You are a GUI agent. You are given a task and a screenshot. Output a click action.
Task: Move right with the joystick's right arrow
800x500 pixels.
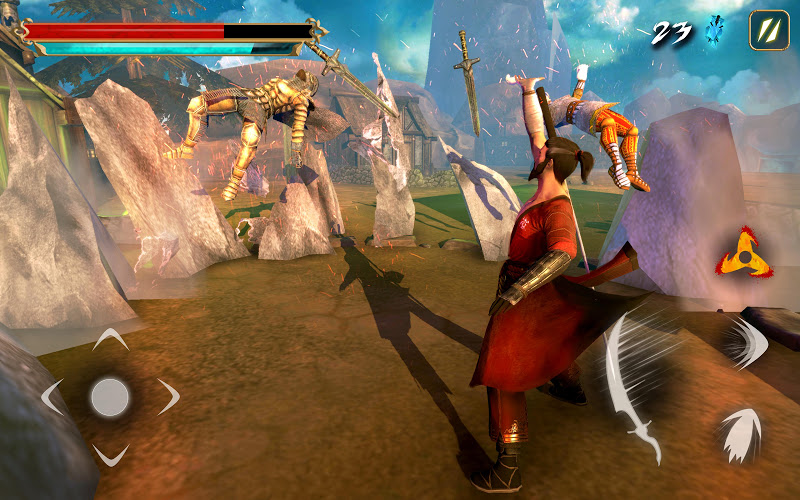(168, 397)
